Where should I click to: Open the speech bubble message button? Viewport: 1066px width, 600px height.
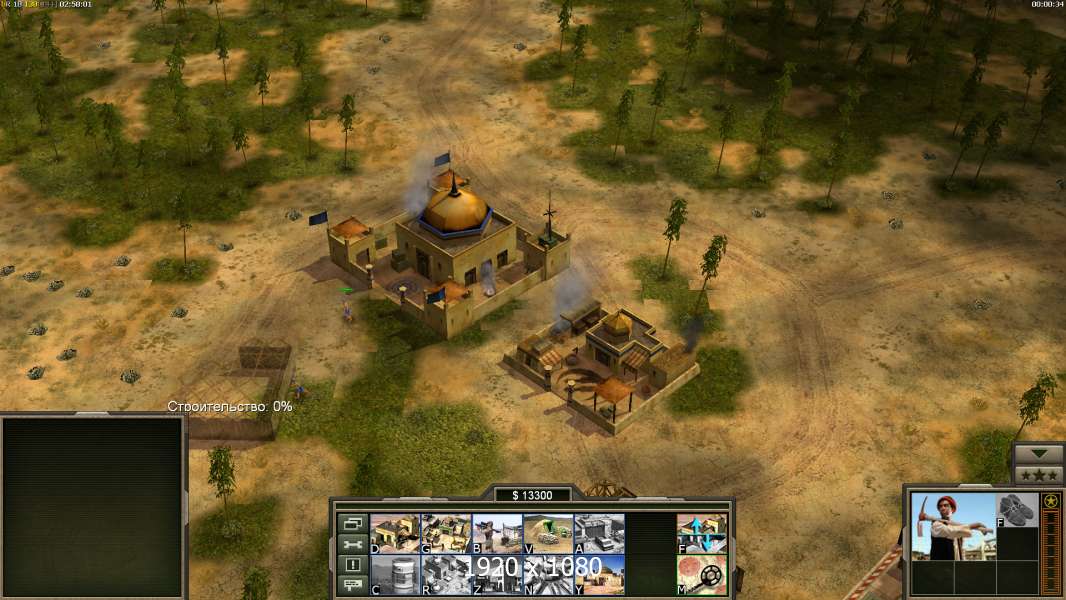(352, 586)
